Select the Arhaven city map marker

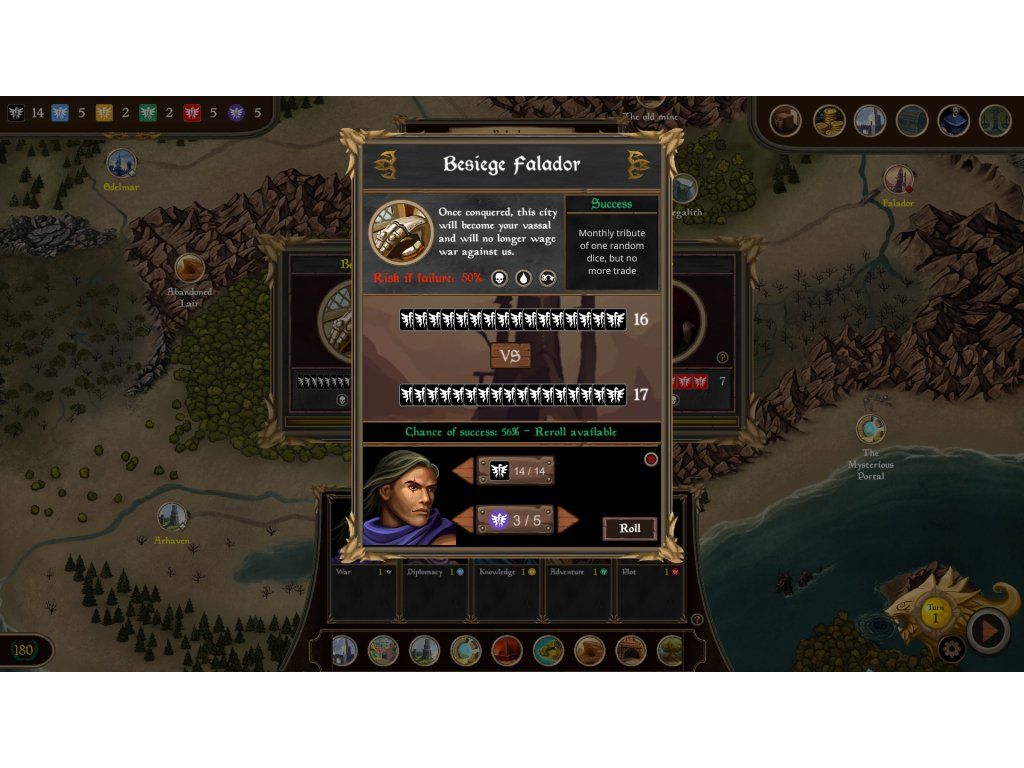click(x=172, y=517)
